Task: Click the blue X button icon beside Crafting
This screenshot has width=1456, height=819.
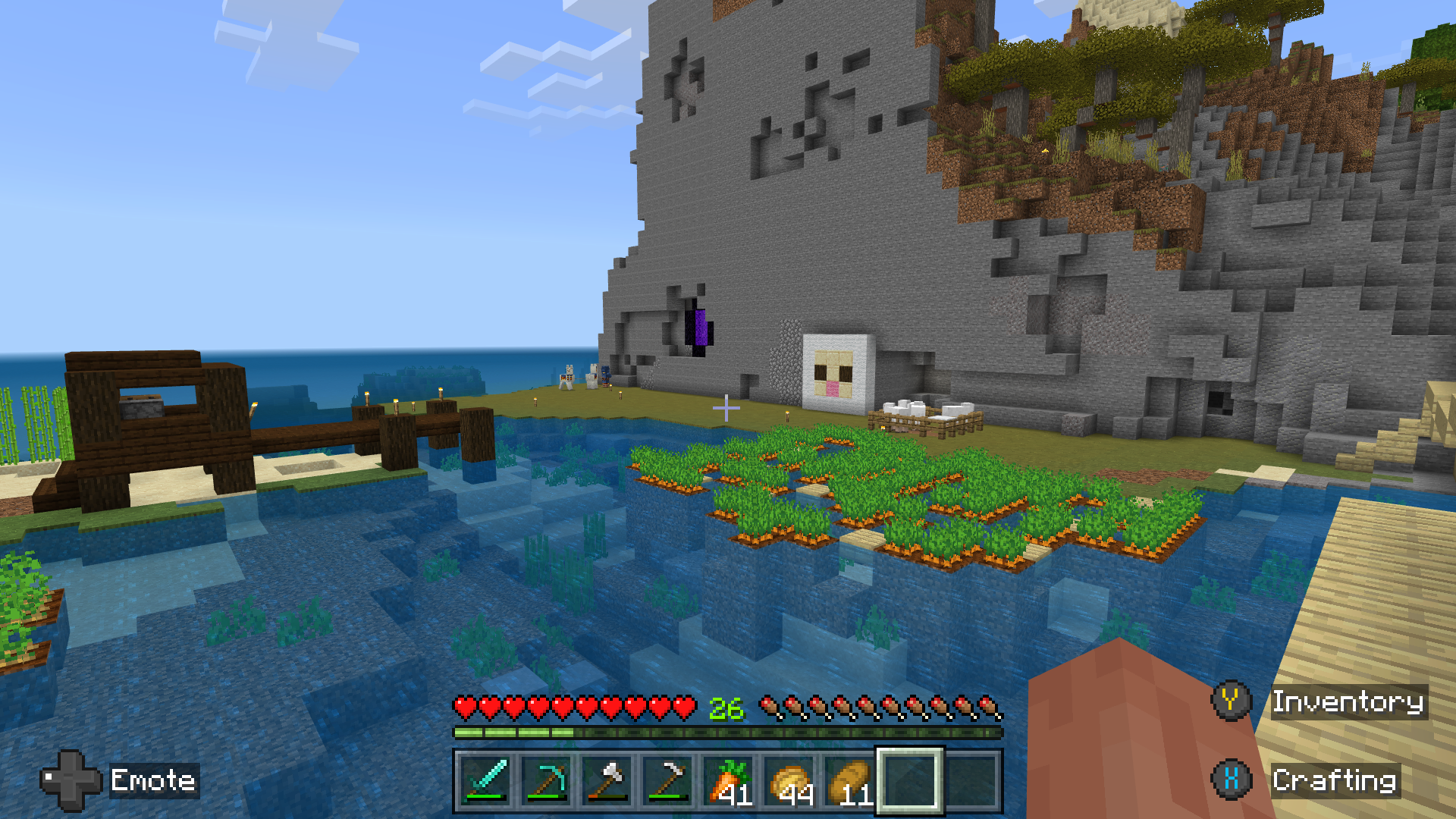Action: coord(1232,780)
